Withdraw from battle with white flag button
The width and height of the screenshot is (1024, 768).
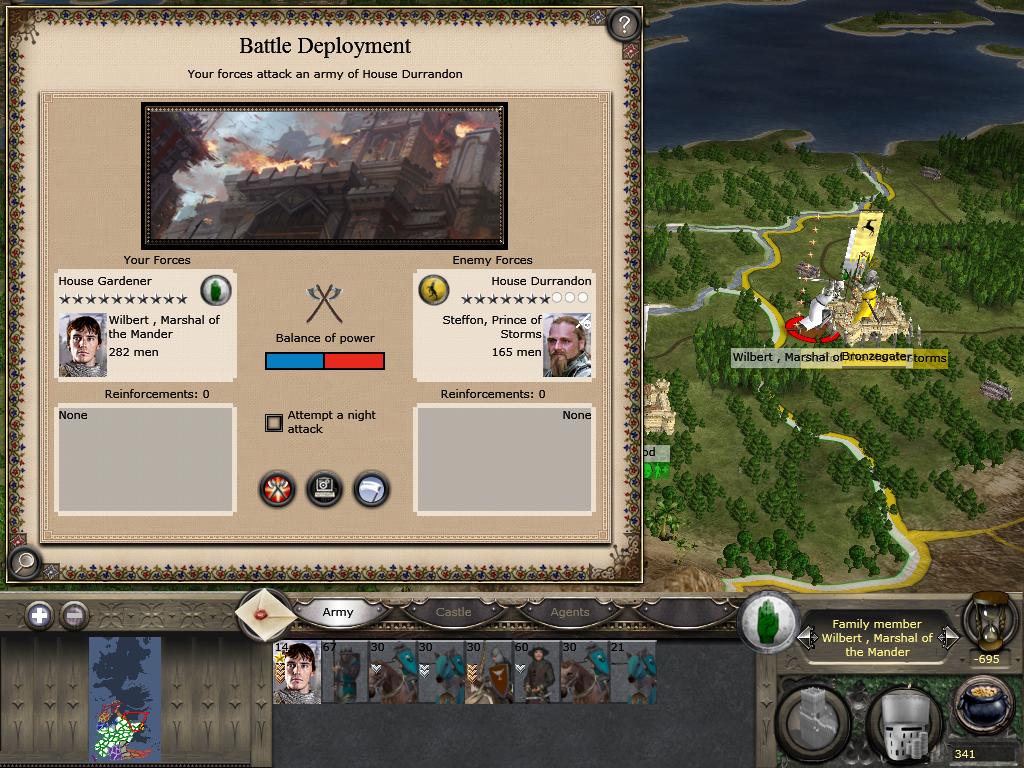pos(371,489)
